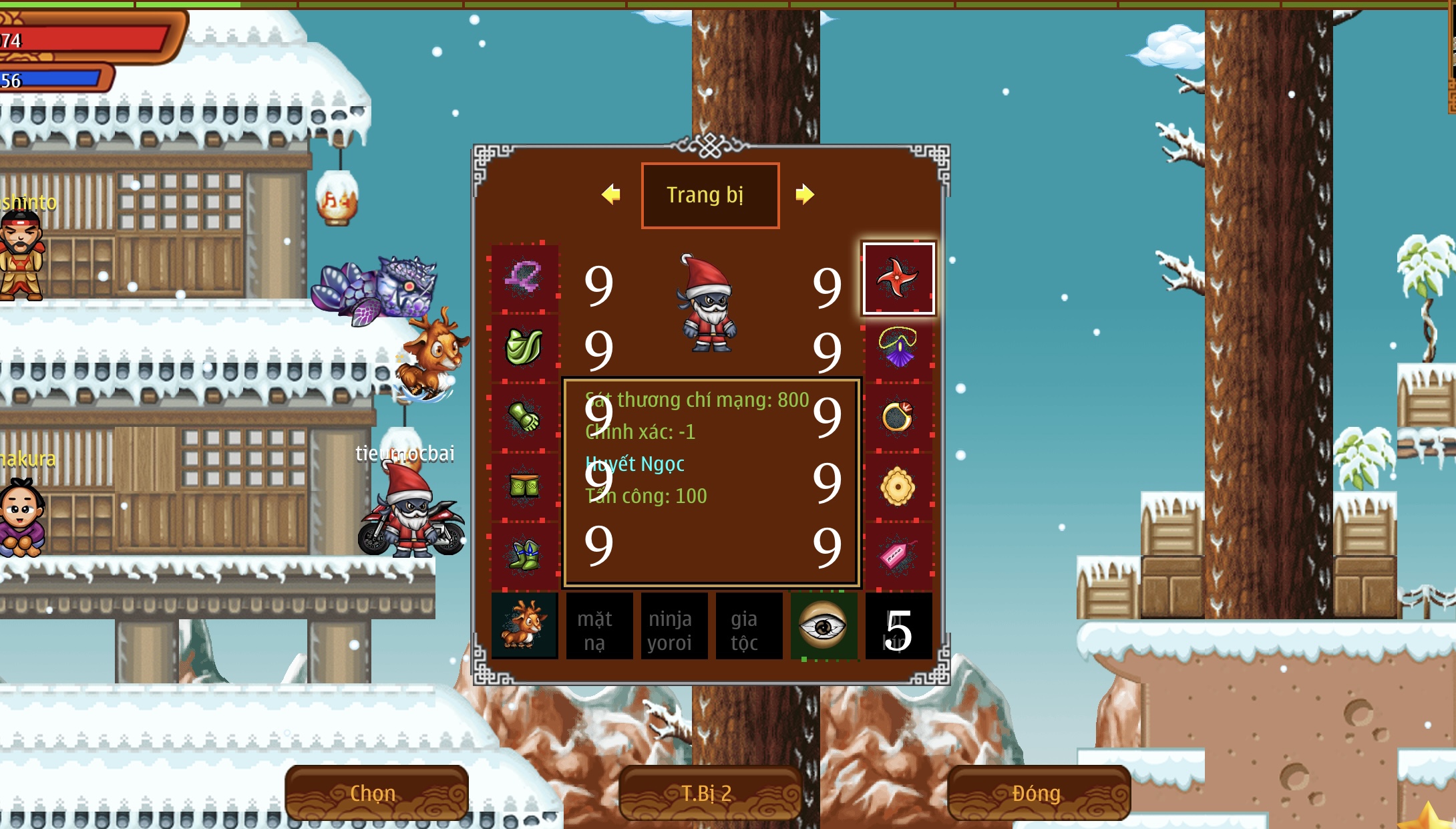Screen dimensions: 1456x829
Task: Go to next tab with right arrow
Action: coord(805,194)
